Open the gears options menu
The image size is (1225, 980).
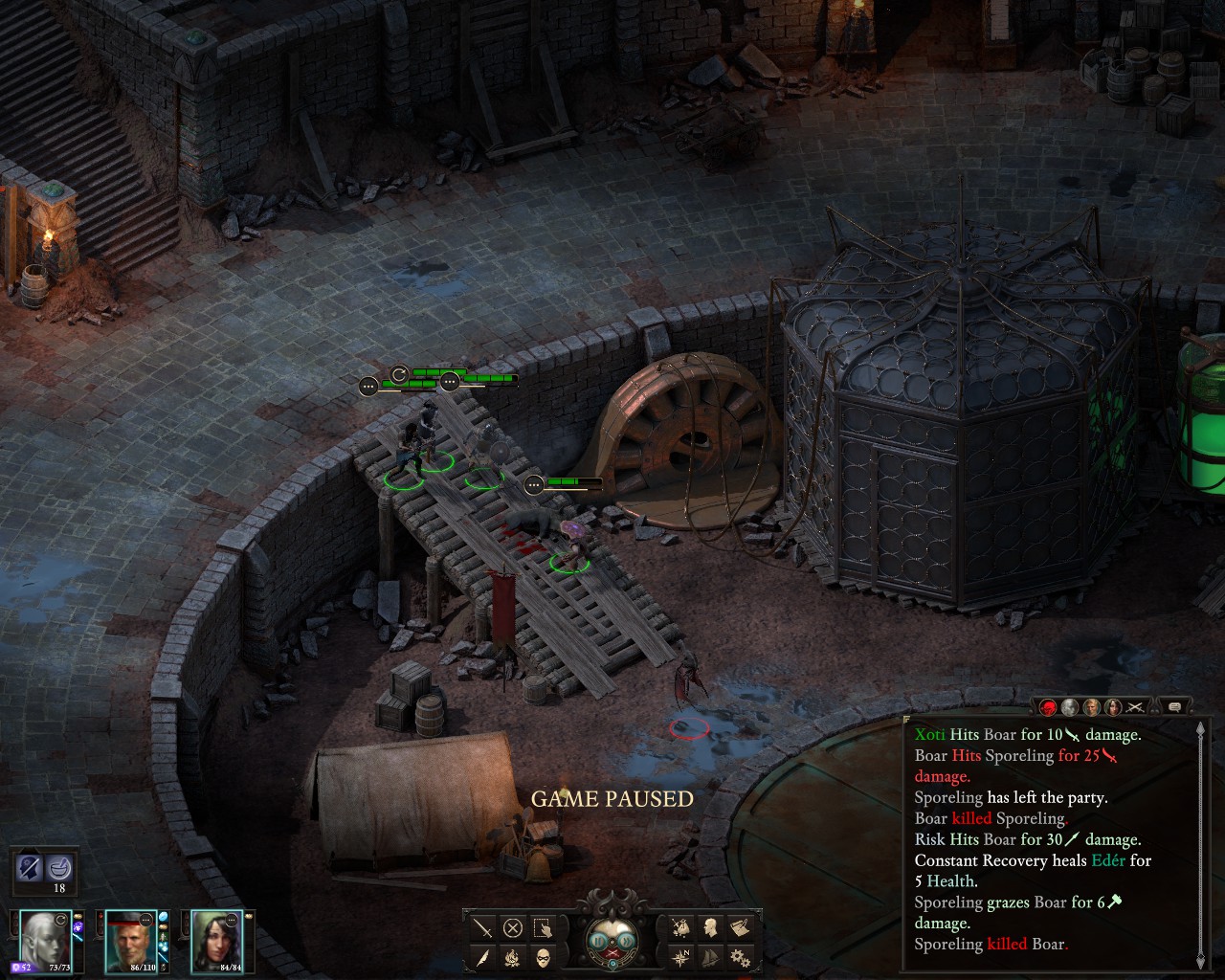pyautogui.click(x=740, y=956)
